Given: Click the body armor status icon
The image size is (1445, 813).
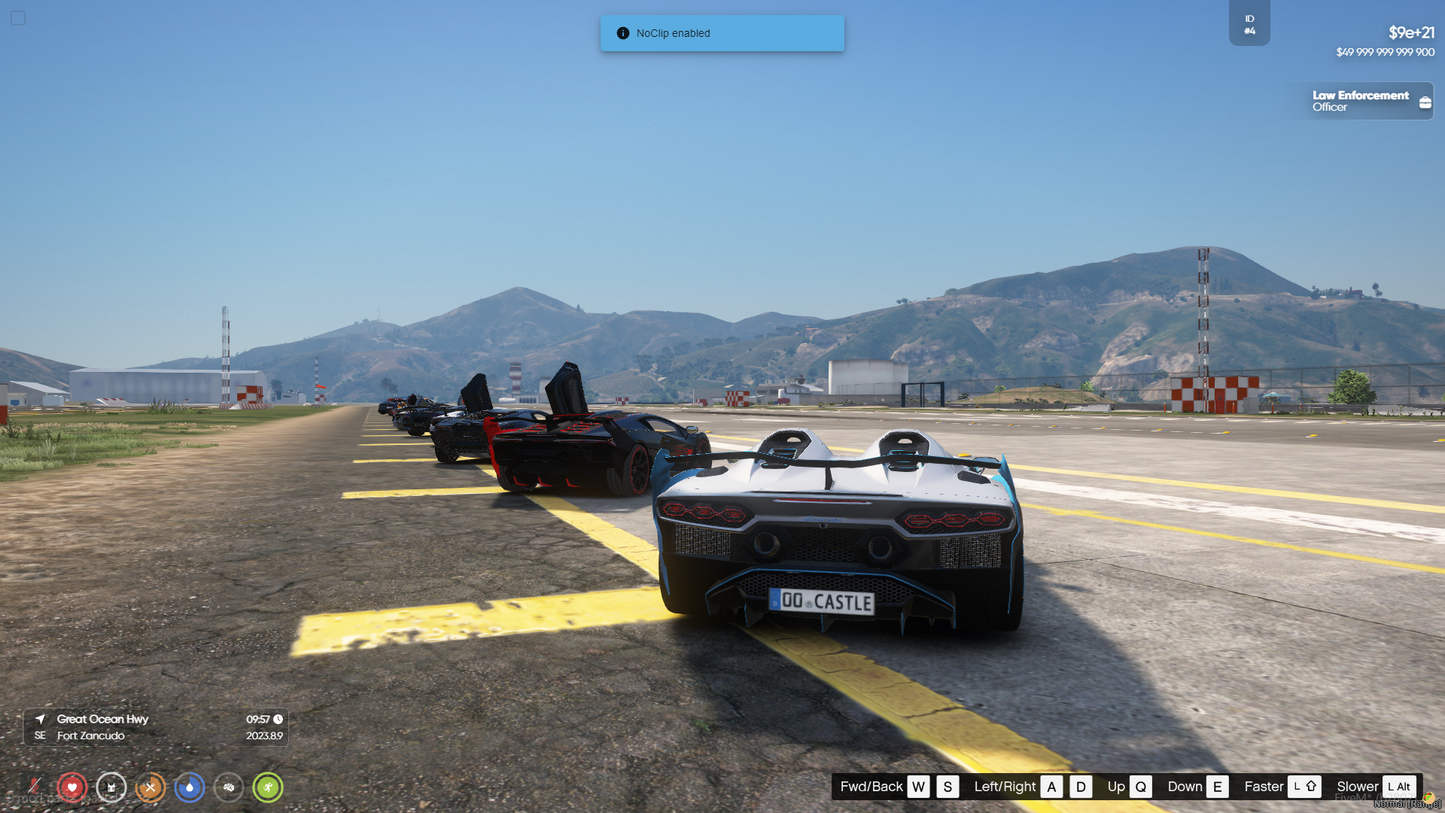Looking at the screenshot, I should pos(111,787).
